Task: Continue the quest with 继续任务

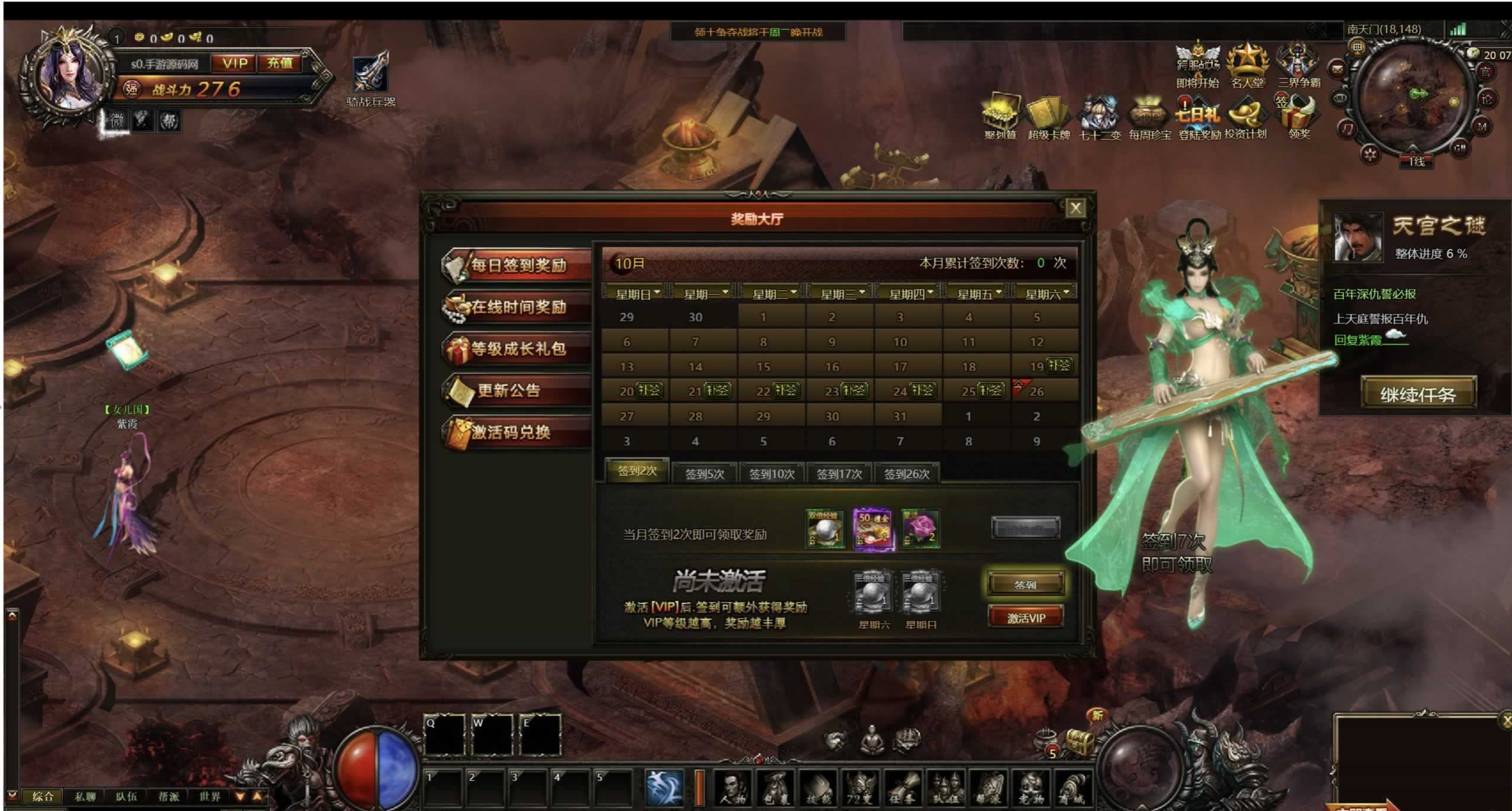Action: [x=1418, y=394]
